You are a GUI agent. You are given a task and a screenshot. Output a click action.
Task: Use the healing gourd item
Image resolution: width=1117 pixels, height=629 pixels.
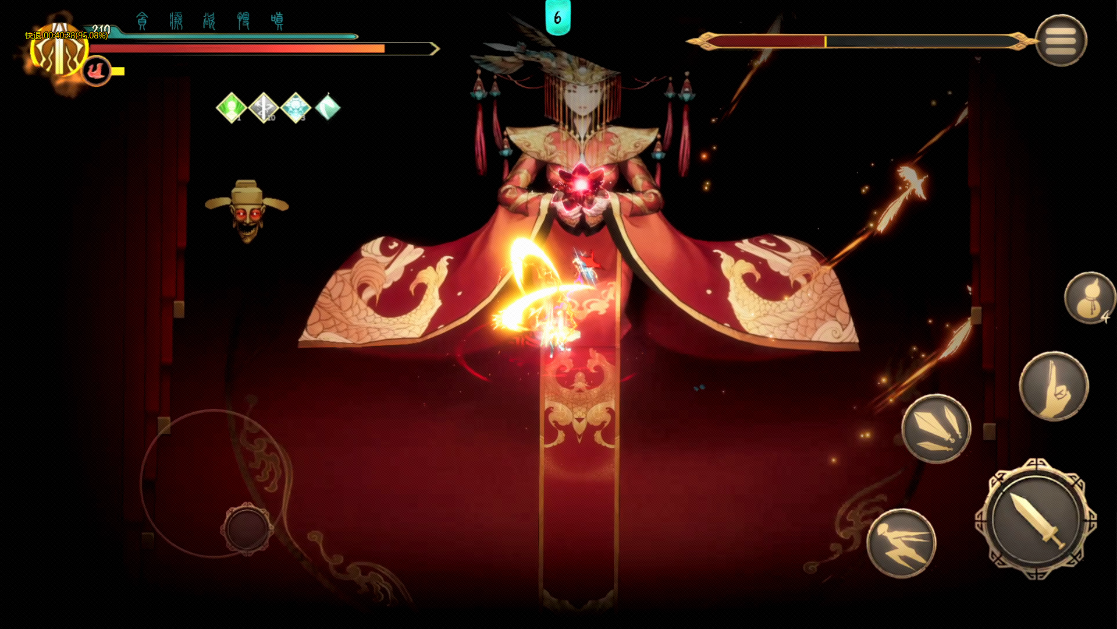point(1088,297)
